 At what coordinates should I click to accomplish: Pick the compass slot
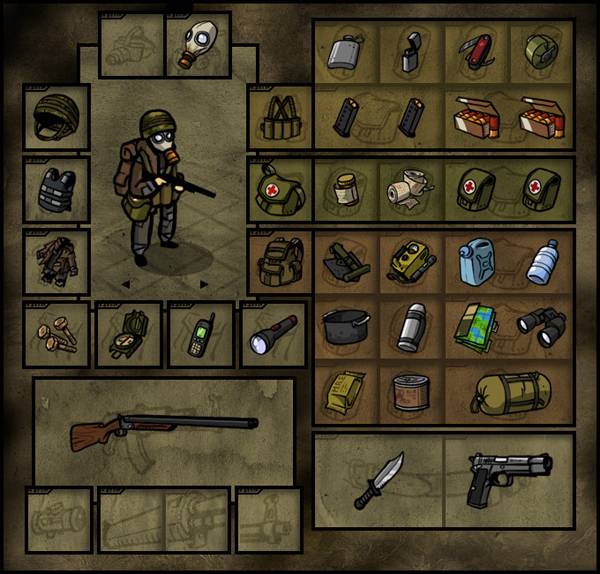pyautogui.click(x=128, y=335)
